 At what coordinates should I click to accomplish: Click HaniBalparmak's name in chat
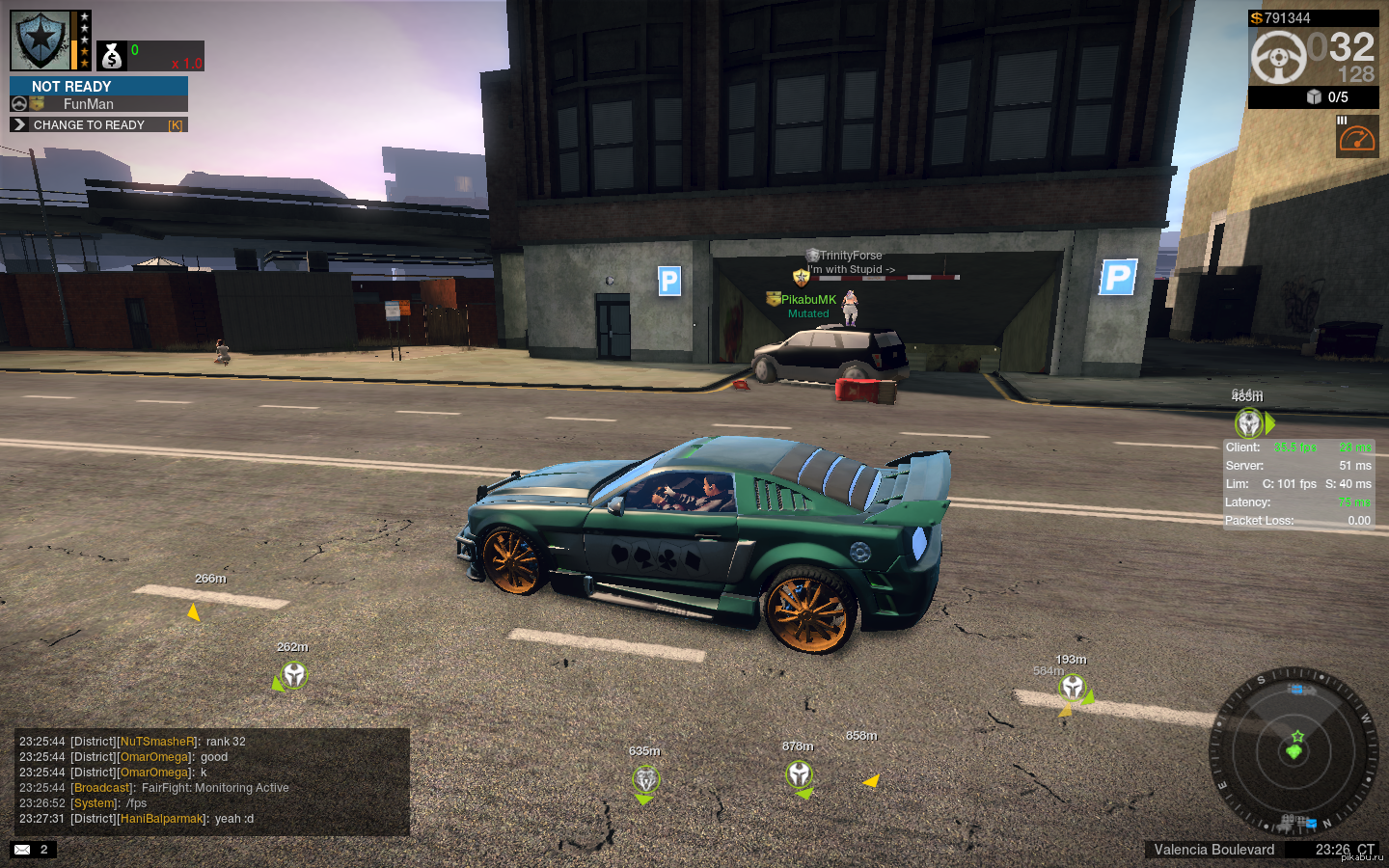pos(162,819)
